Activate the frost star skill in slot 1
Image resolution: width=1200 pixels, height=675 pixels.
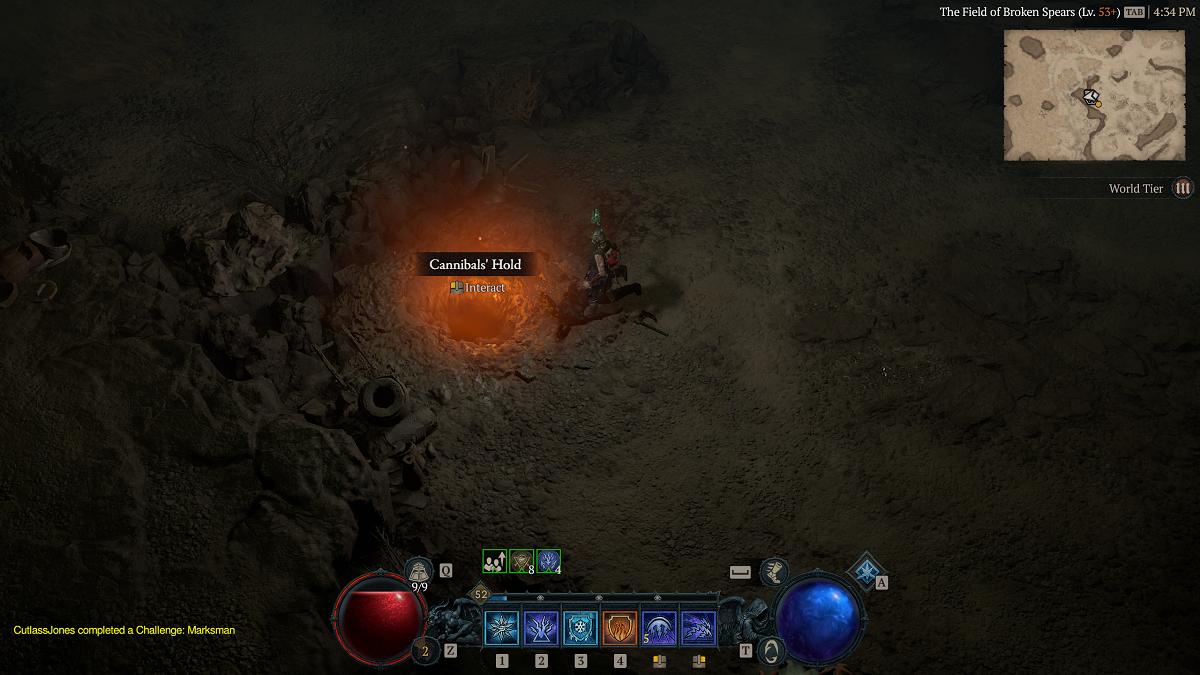(502, 629)
